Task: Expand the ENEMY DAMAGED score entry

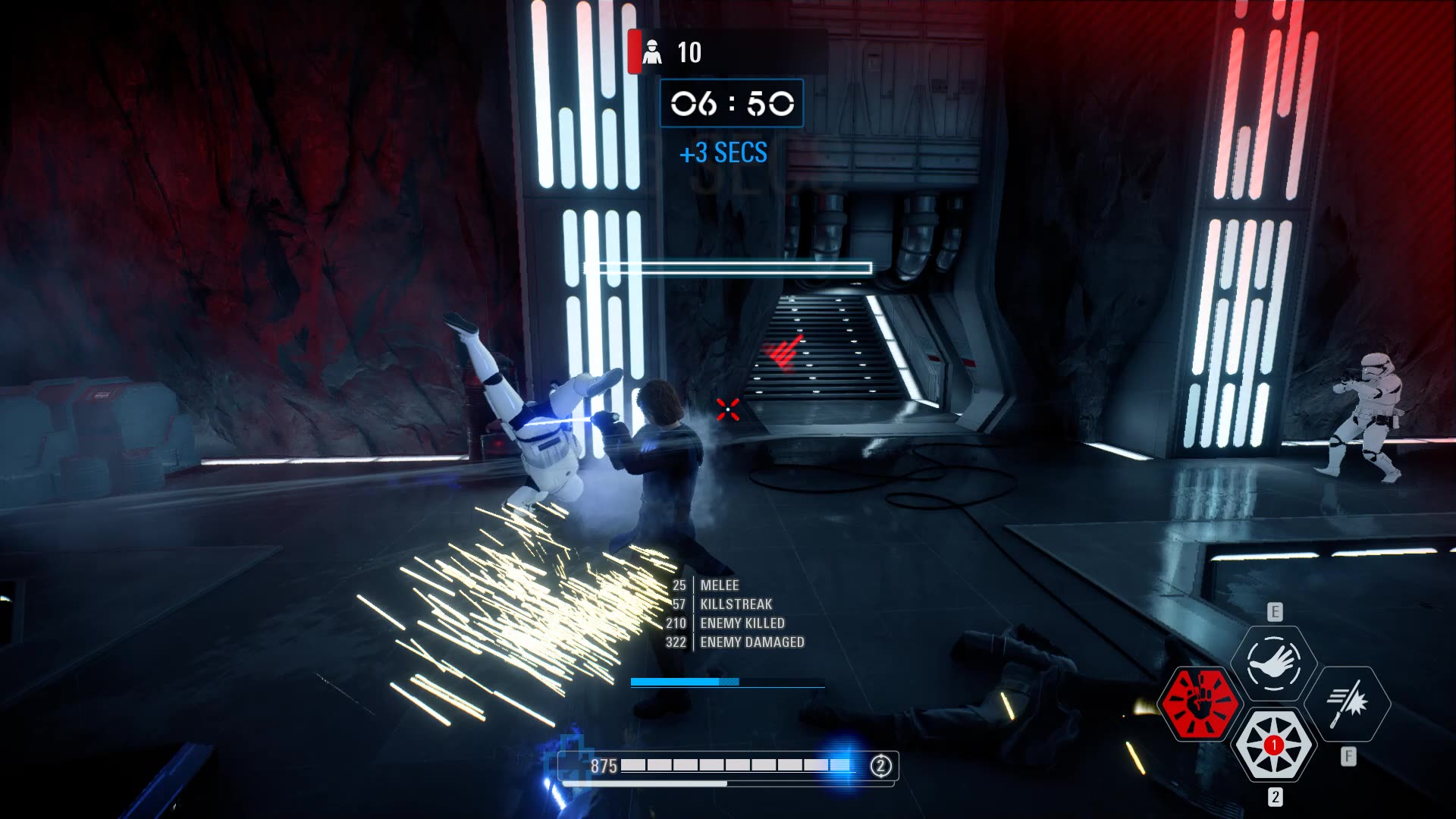Action: click(x=751, y=642)
